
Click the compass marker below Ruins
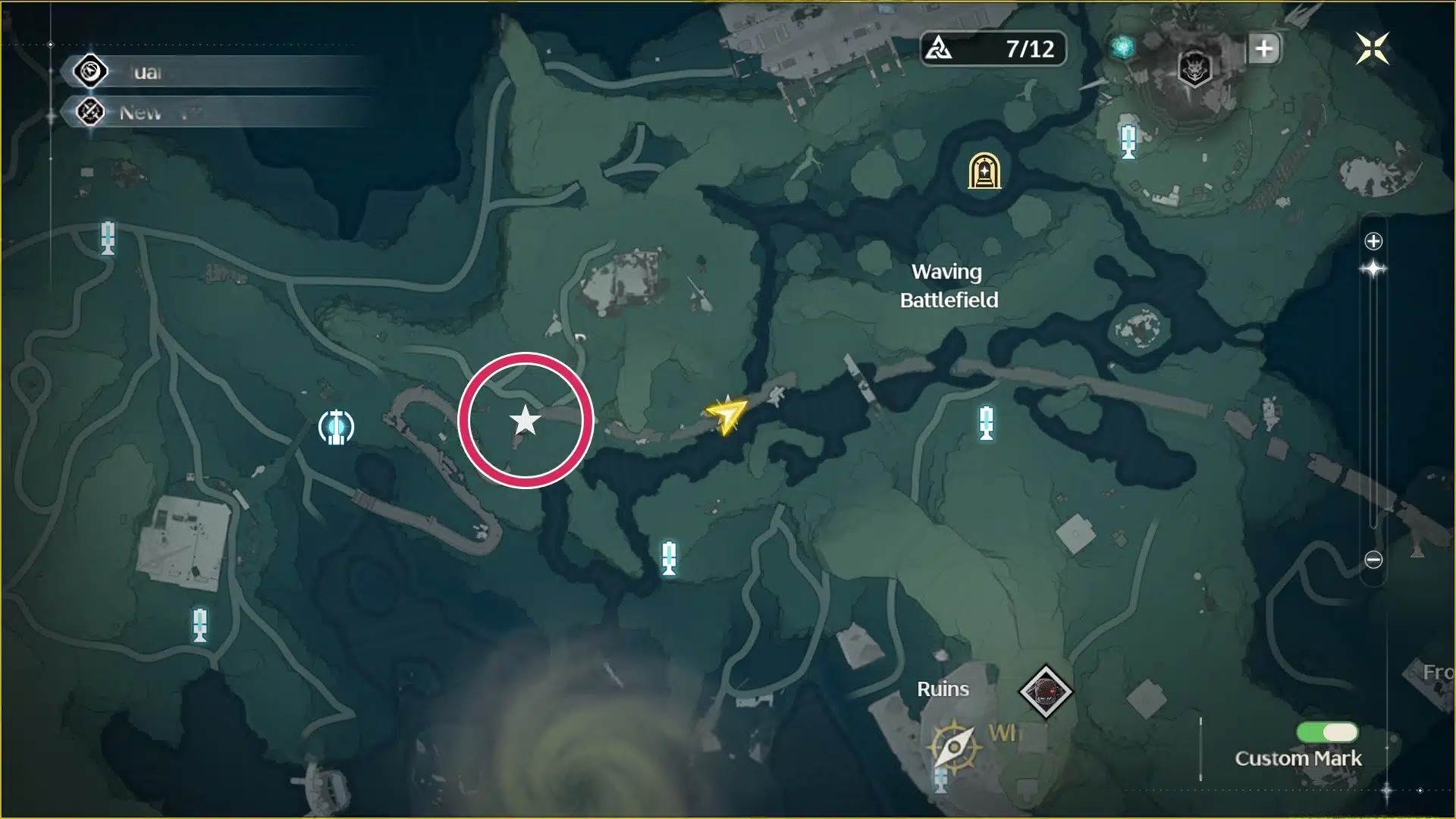(953, 746)
